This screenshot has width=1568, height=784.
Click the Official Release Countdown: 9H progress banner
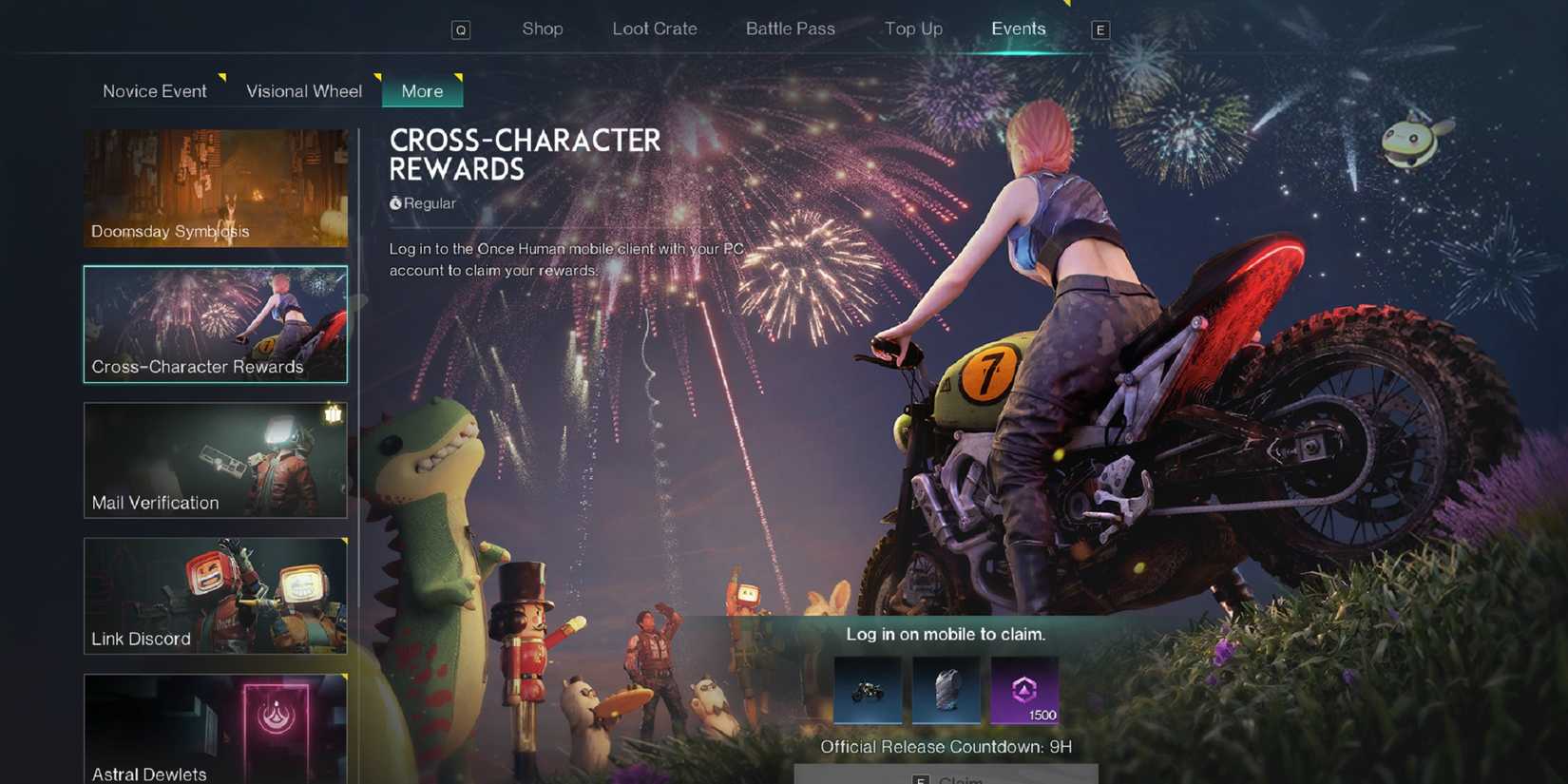[x=946, y=747]
